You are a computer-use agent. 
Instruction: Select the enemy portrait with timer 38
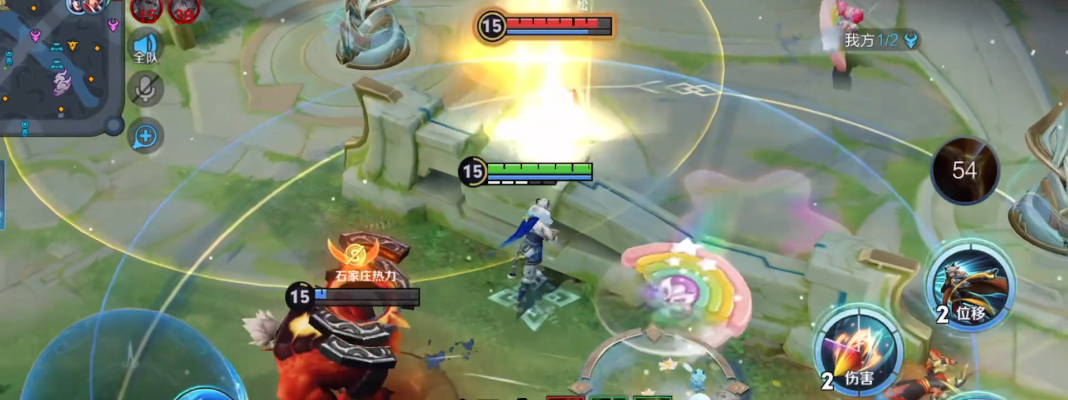tap(183, 10)
